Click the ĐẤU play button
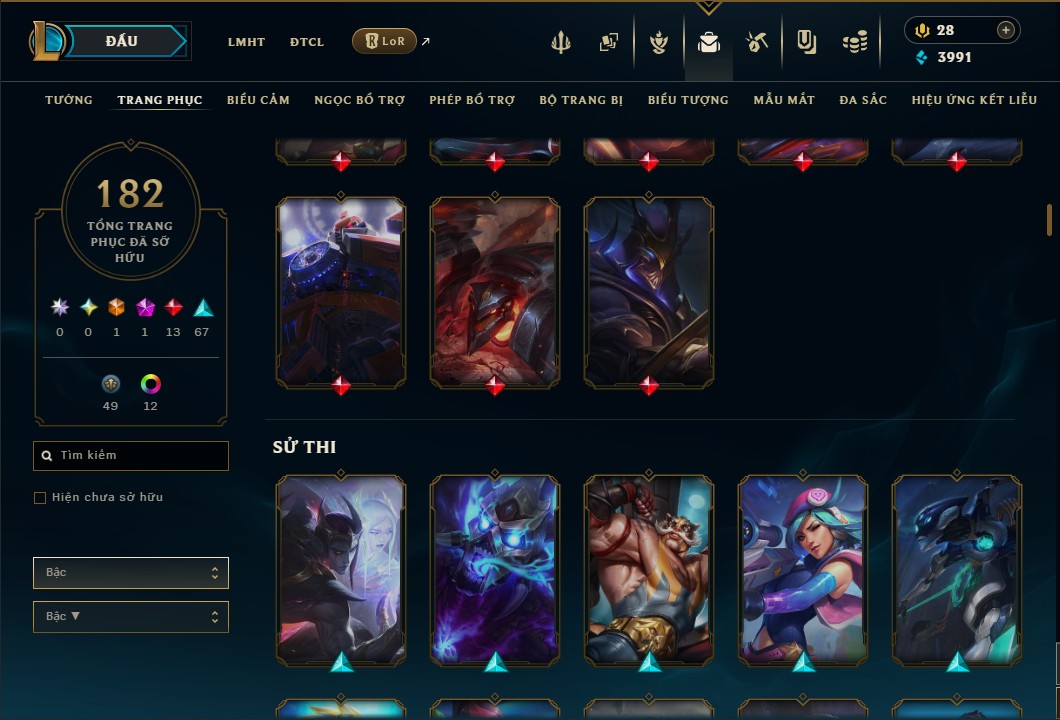The image size is (1060, 720). [x=122, y=41]
